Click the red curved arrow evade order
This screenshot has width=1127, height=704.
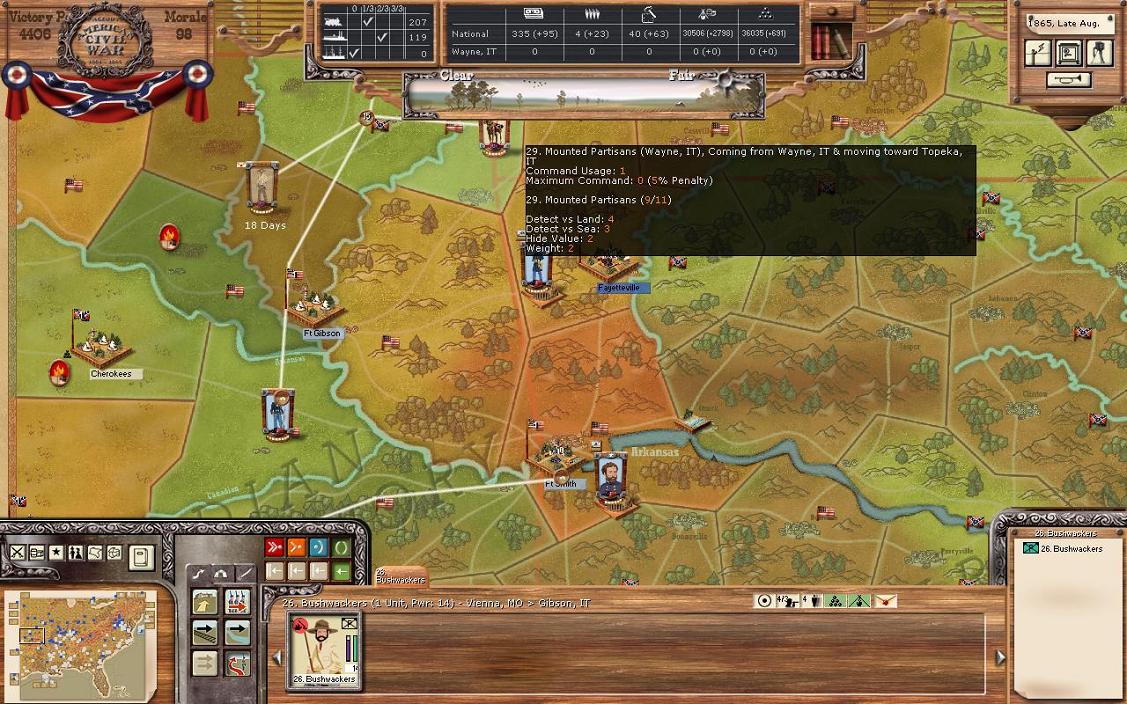coord(237,664)
